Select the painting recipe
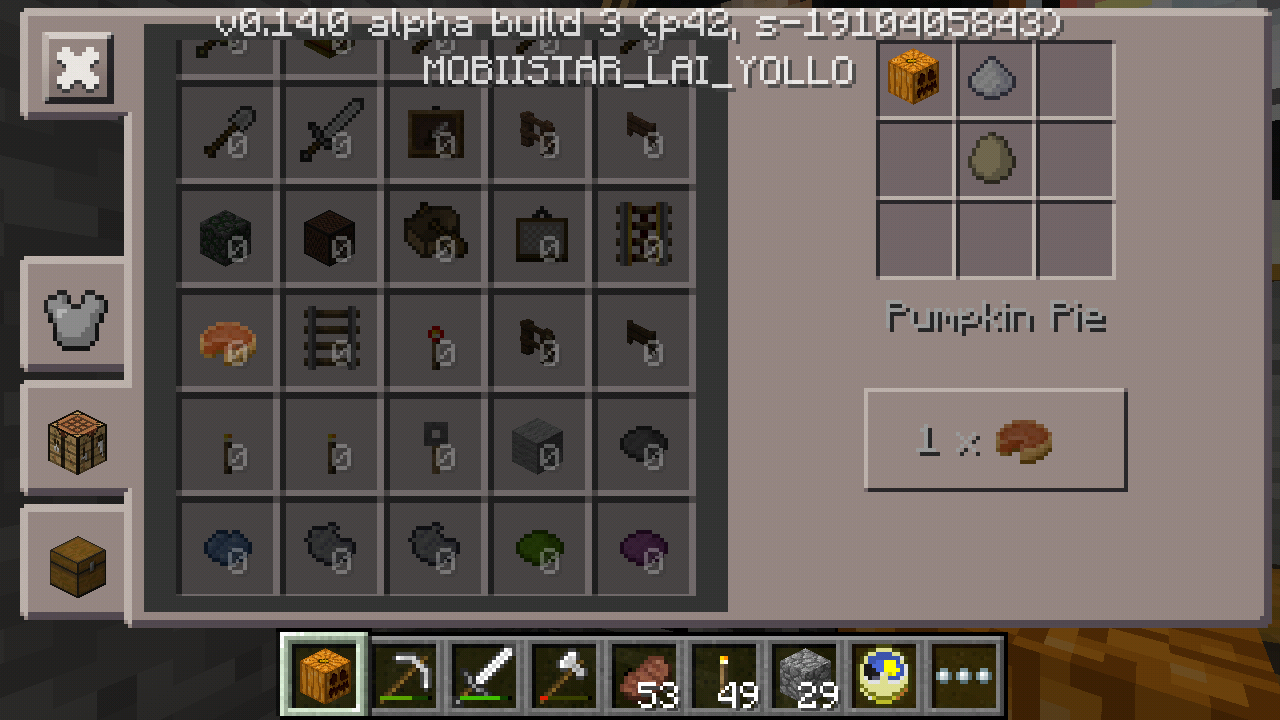Screen dimensions: 1280x720 pos(435,133)
